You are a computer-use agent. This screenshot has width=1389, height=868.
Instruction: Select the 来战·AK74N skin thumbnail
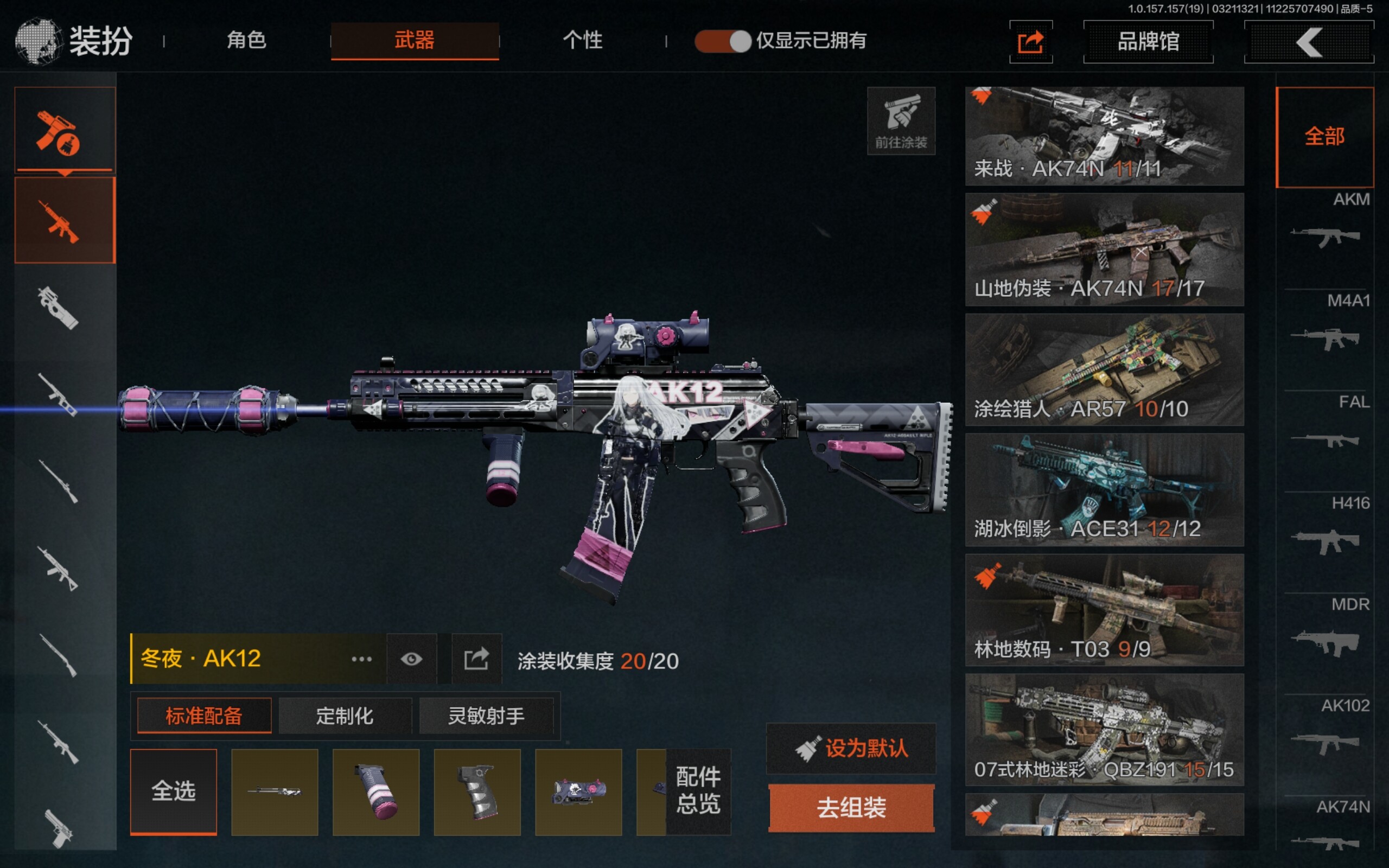click(1104, 136)
